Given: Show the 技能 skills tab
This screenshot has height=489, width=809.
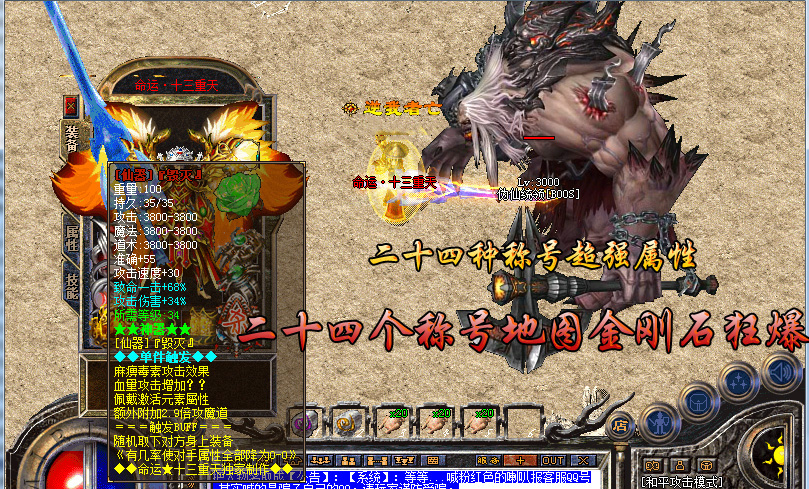Looking at the screenshot, I should pyautogui.click(x=72, y=285).
